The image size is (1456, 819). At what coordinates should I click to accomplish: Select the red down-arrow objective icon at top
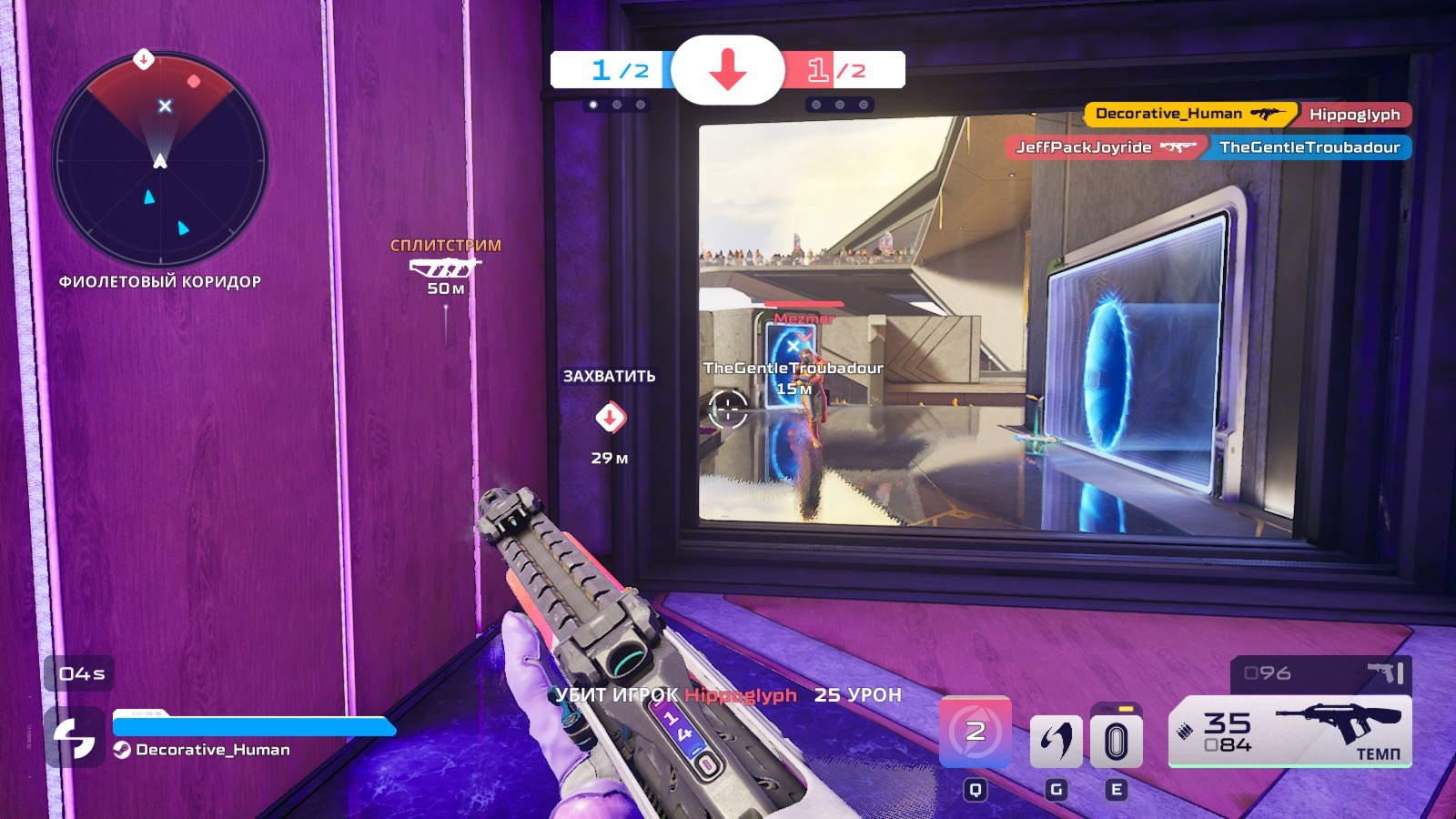(x=728, y=70)
